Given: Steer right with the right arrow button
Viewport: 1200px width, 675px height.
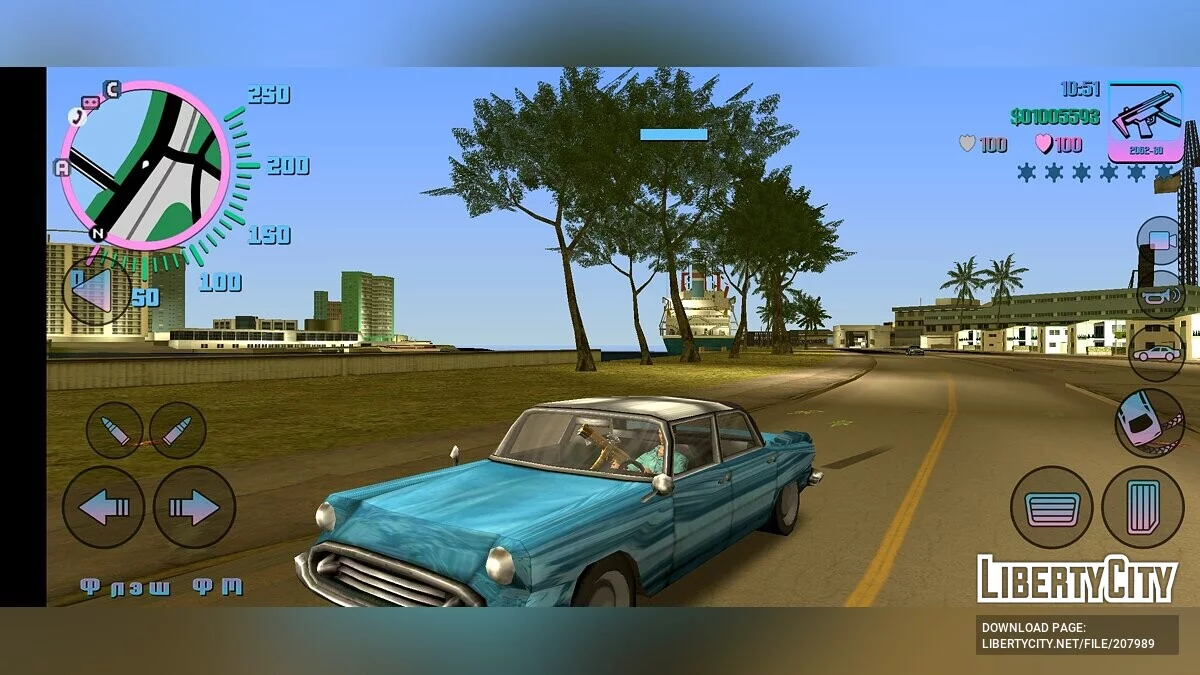Looking at the screenshot, I should (194, 507).
